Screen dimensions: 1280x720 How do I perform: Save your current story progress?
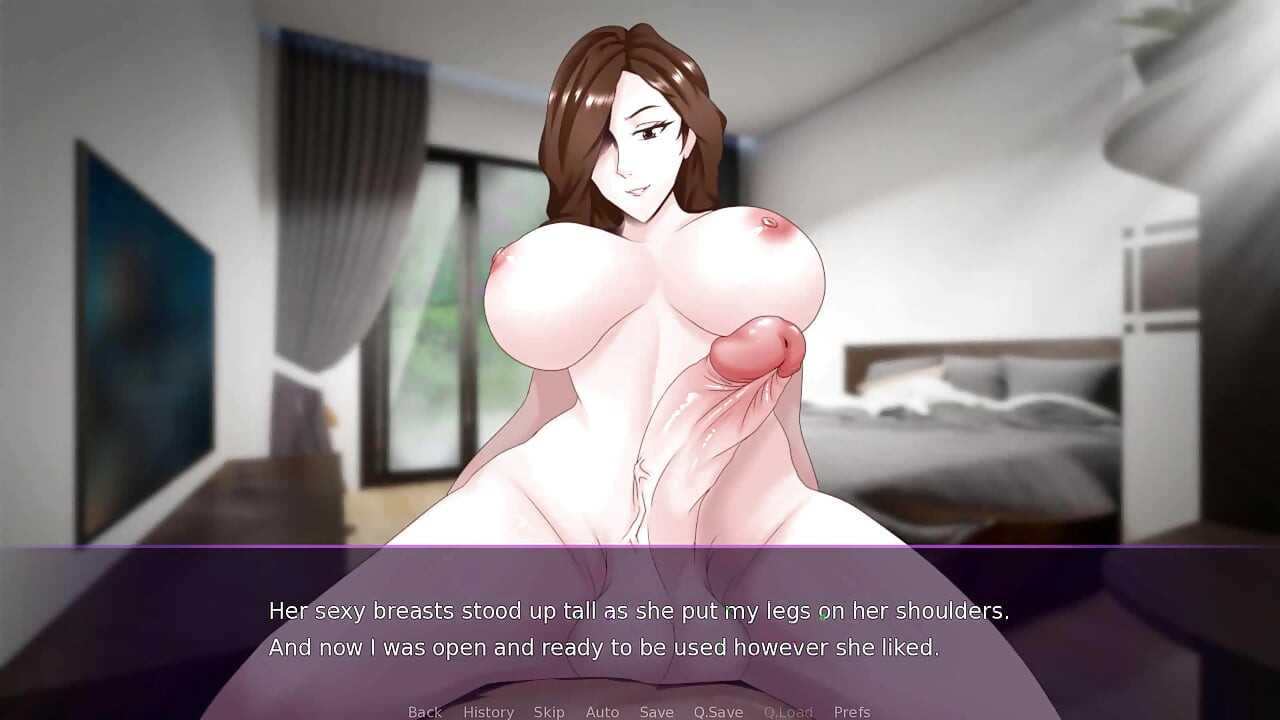[x=656, y=711]
